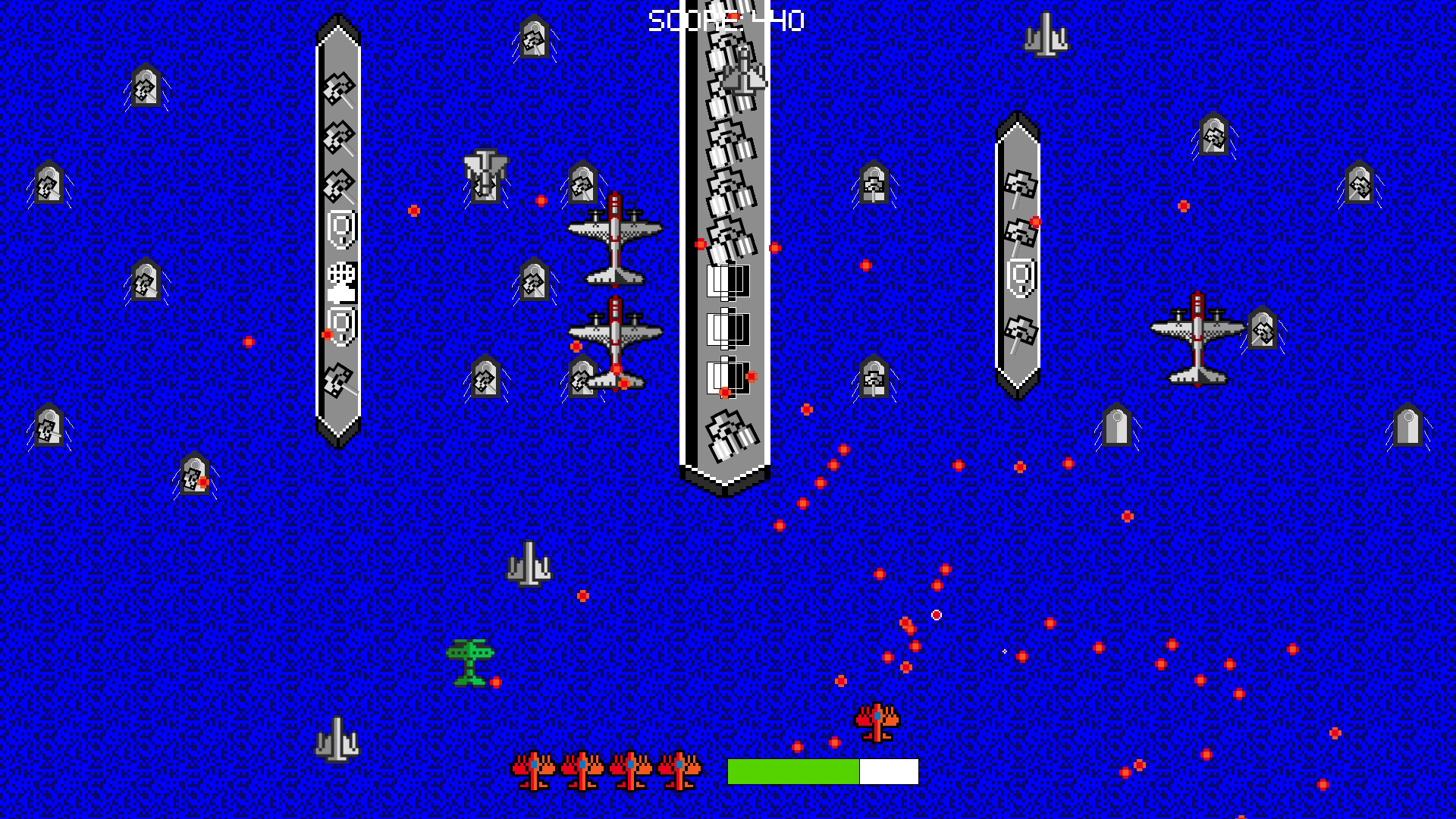Click the shield emblem on the right battleship

1020,277
